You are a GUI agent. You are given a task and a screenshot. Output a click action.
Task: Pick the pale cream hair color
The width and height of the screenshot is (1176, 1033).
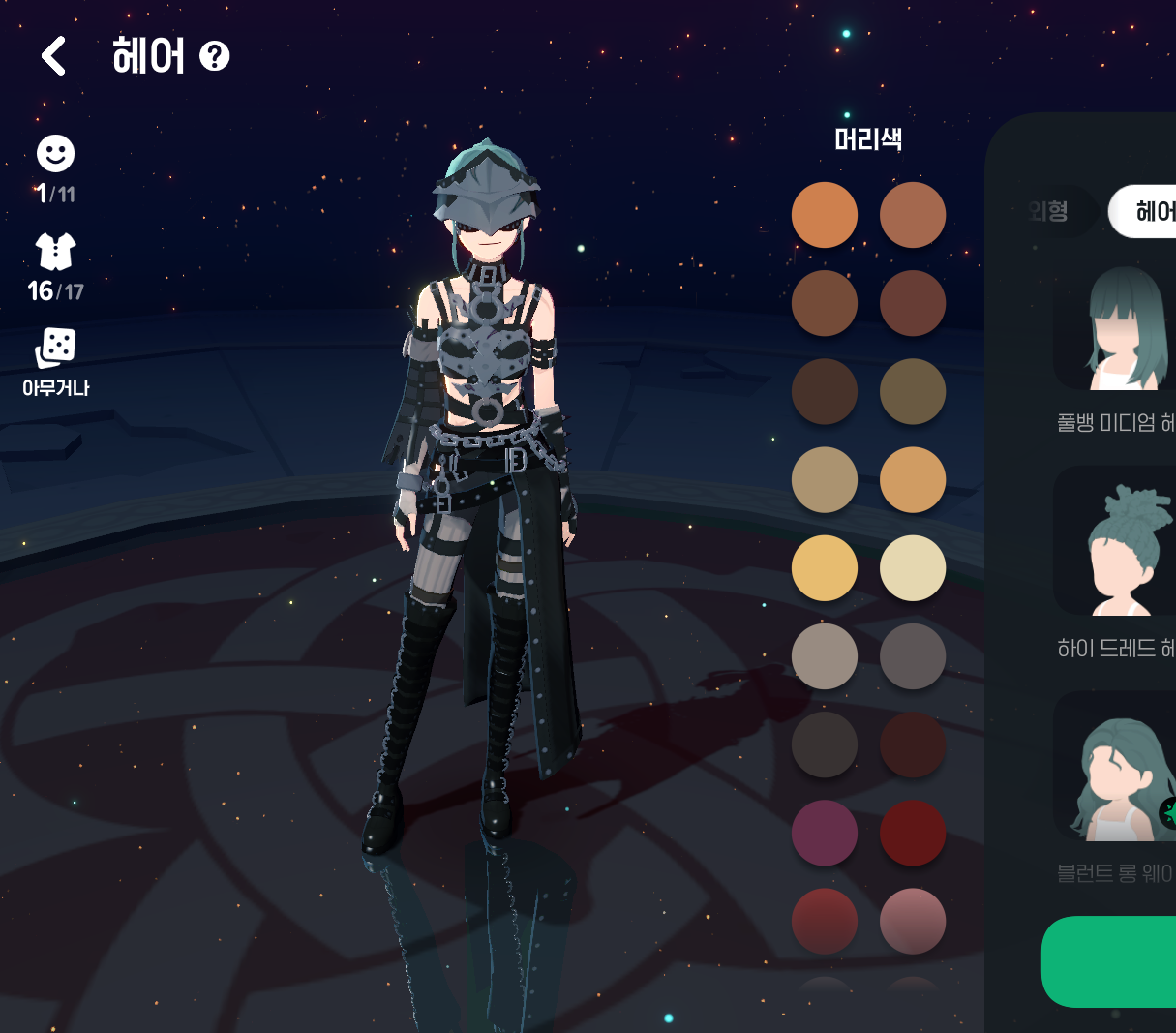point(913,568)
